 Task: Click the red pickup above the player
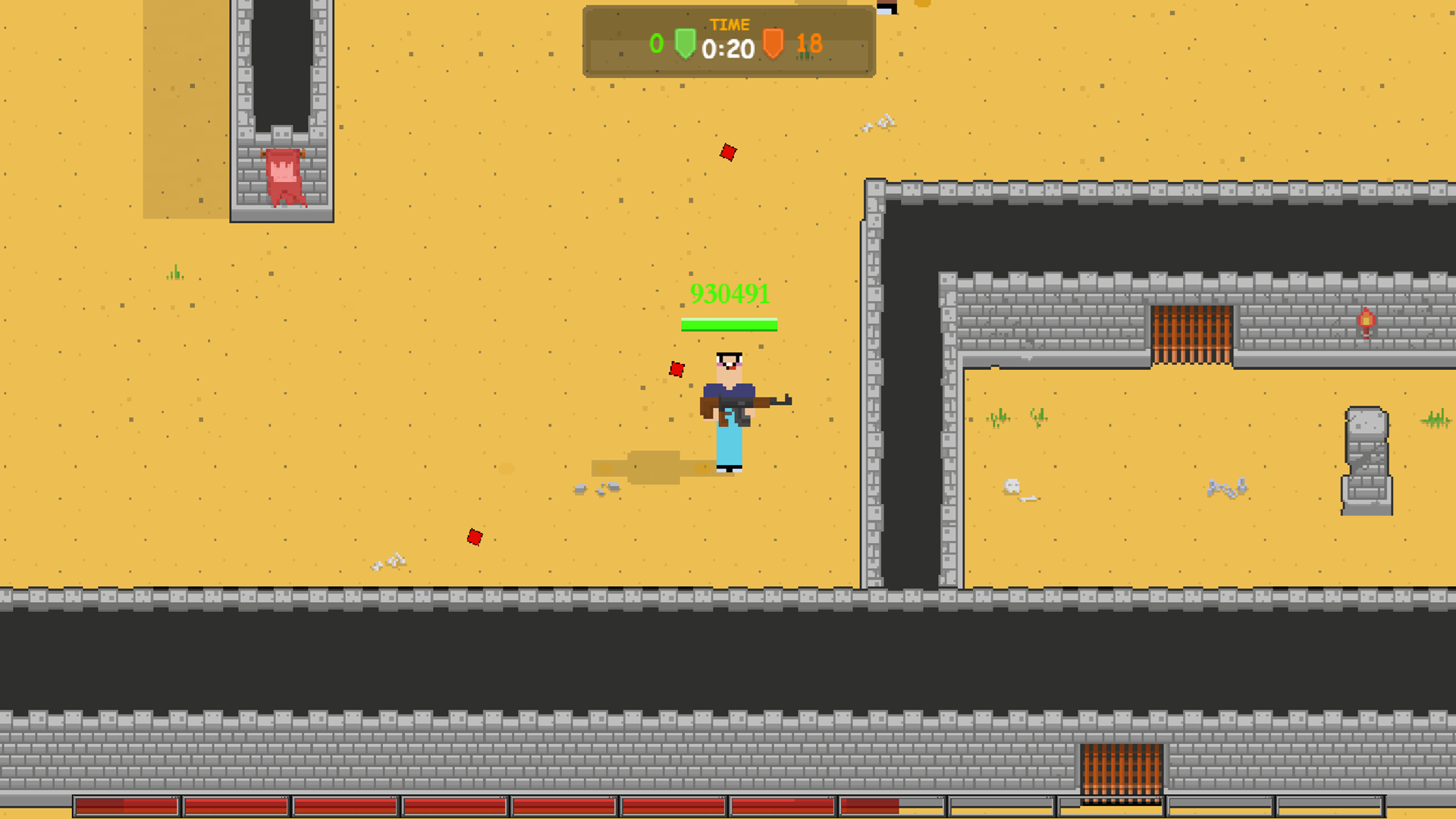(726, 152)
